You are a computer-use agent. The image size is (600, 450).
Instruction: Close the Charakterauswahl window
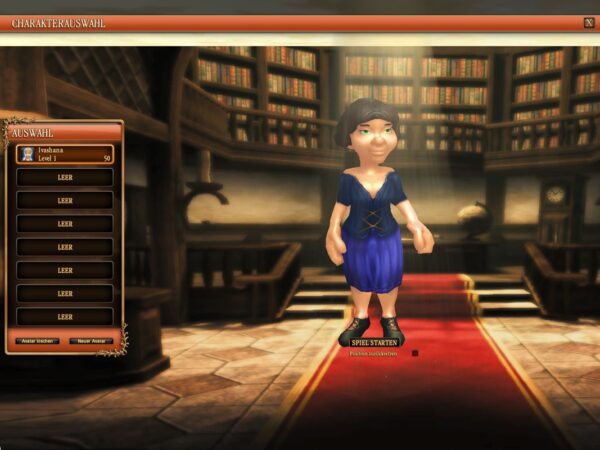(588, 22)
